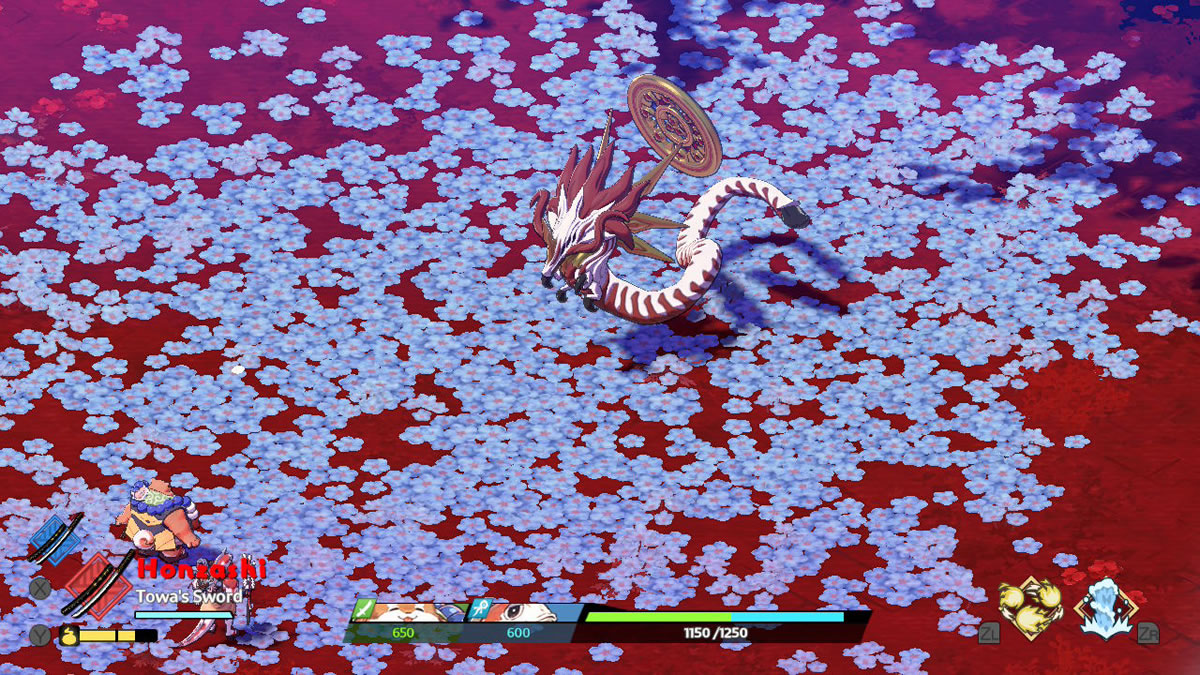This screenshot has height=675, width=1200.
Task: Select the red Honzashi sword icon
Action: click(95, 584)
